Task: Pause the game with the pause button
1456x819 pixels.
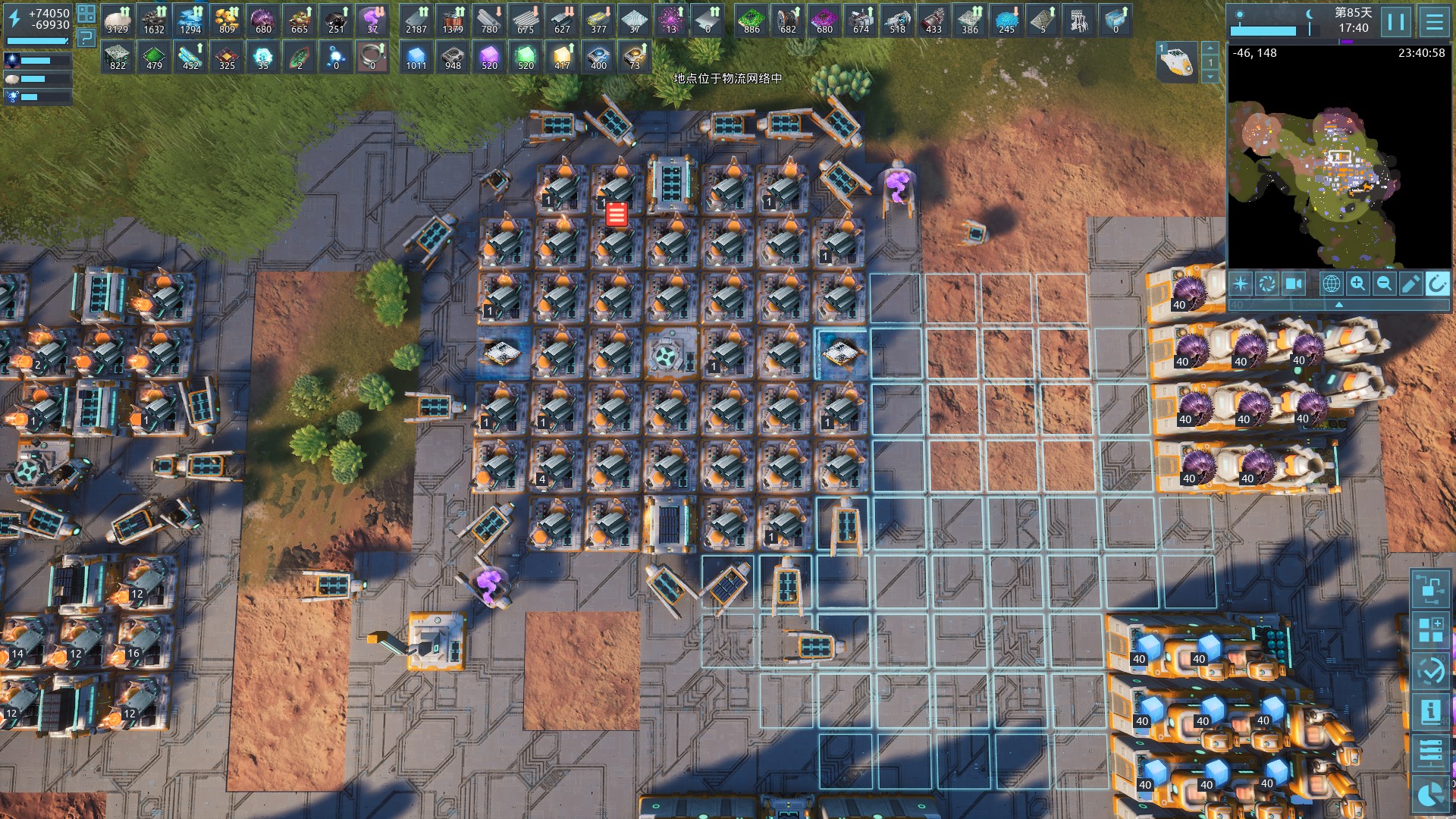Action: click(1396, 22)
